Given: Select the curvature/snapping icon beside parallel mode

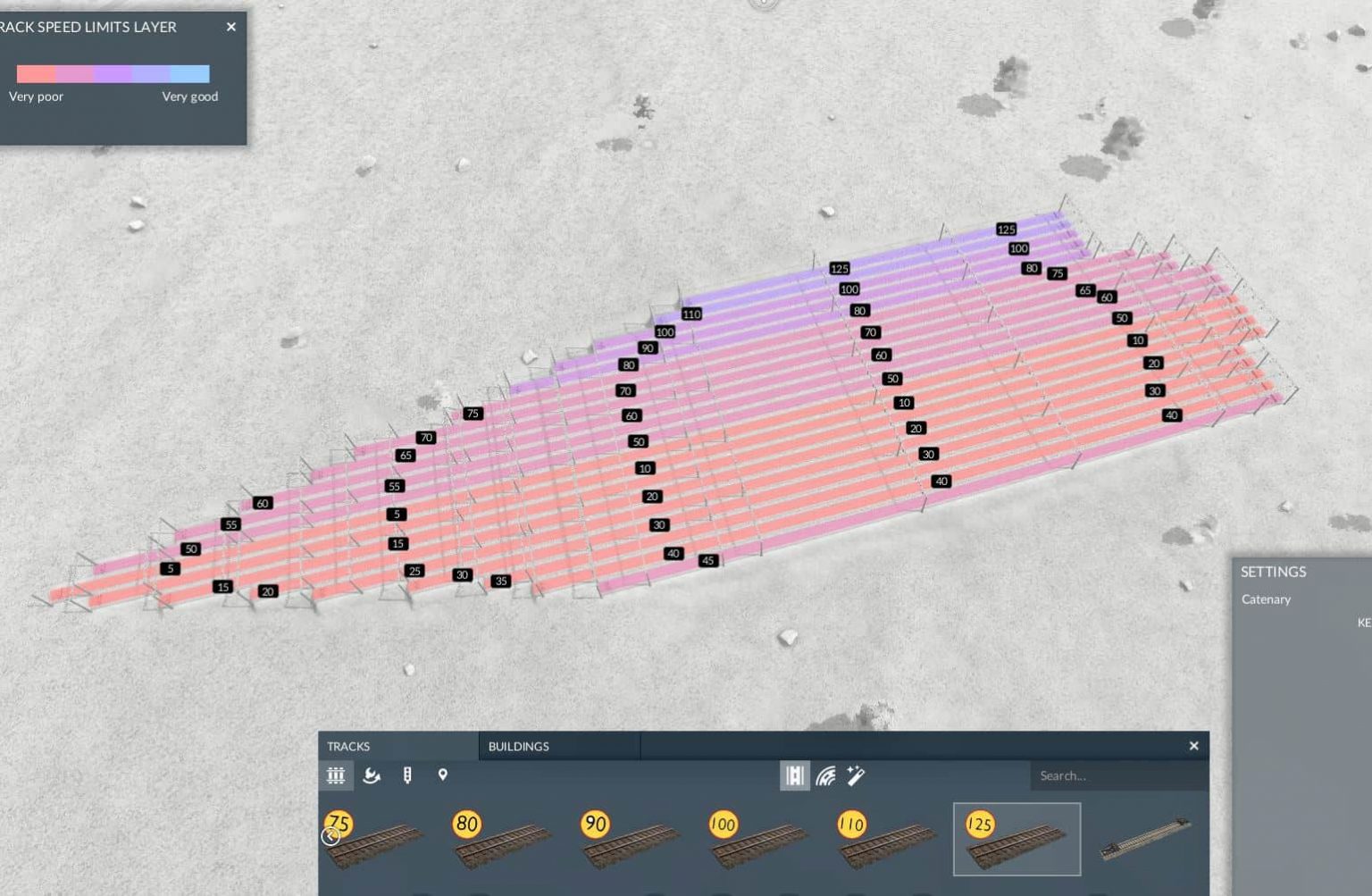Looking at the screenshot, I should tap(824, 775).
